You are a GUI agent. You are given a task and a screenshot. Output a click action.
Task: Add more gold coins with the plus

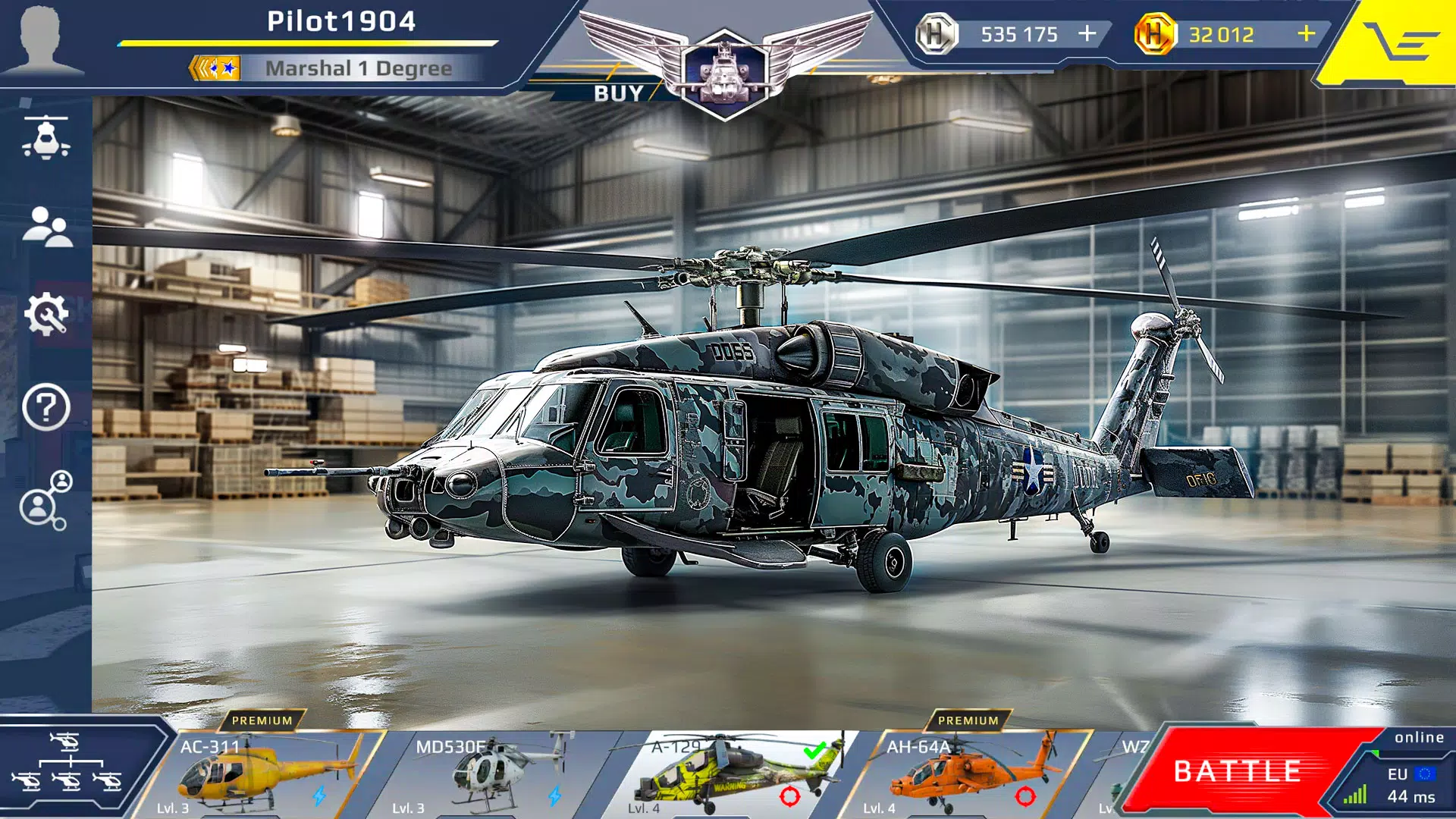click(x=1306, y=34)
